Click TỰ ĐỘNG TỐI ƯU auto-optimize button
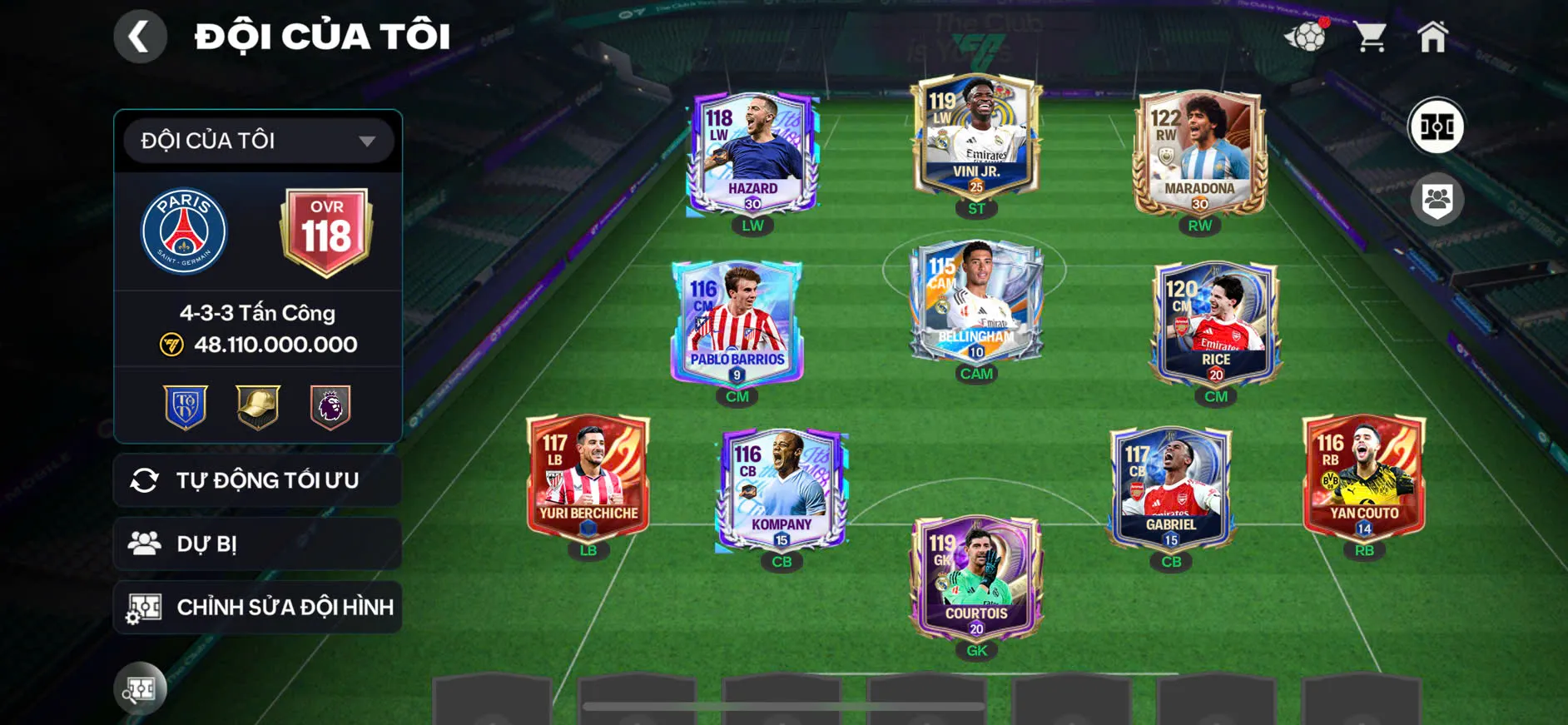 (258, 480)
